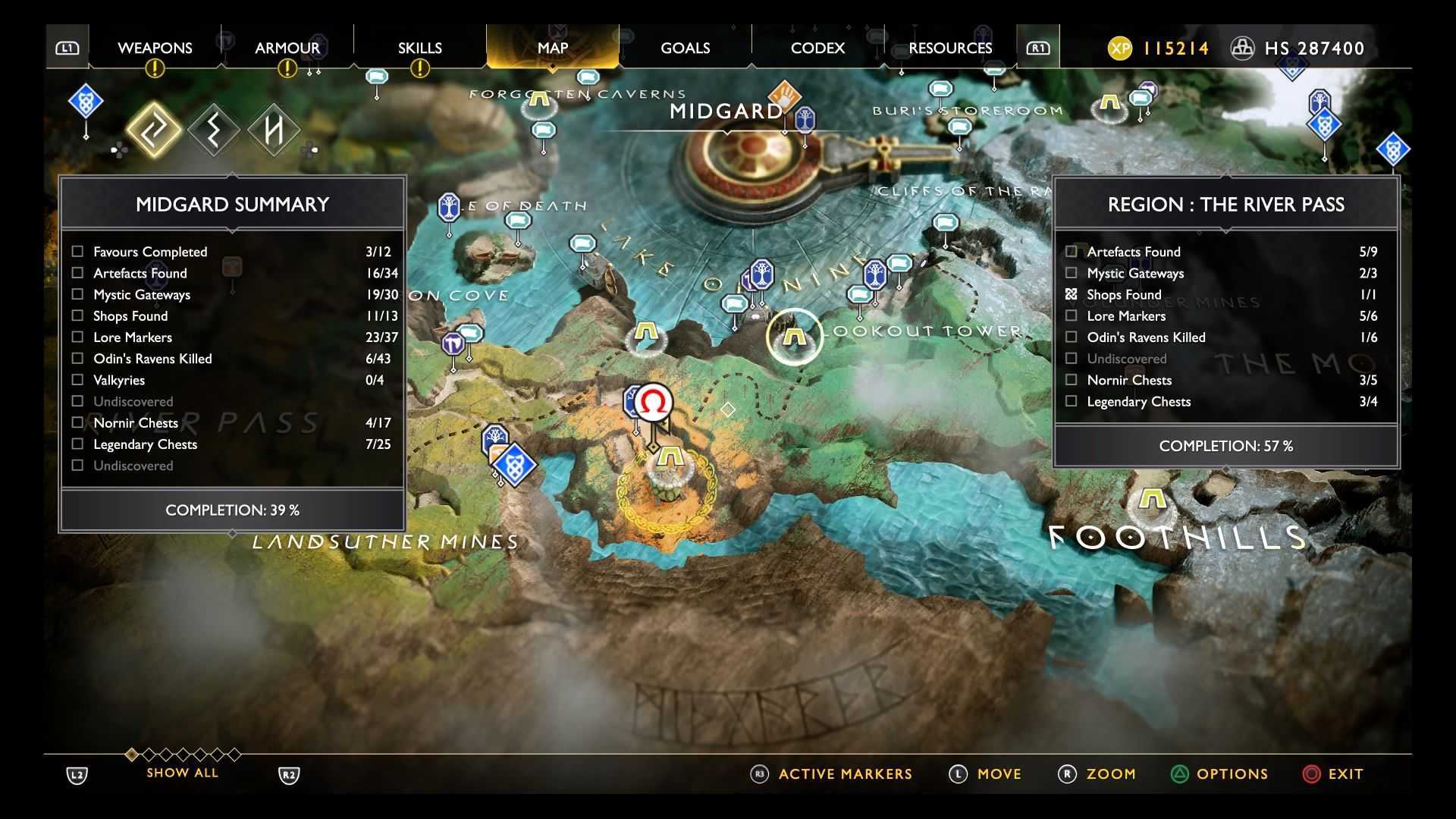Click the red omega player location marker
This screenshot has width=1456, height=819.
[x=653, y=402]
